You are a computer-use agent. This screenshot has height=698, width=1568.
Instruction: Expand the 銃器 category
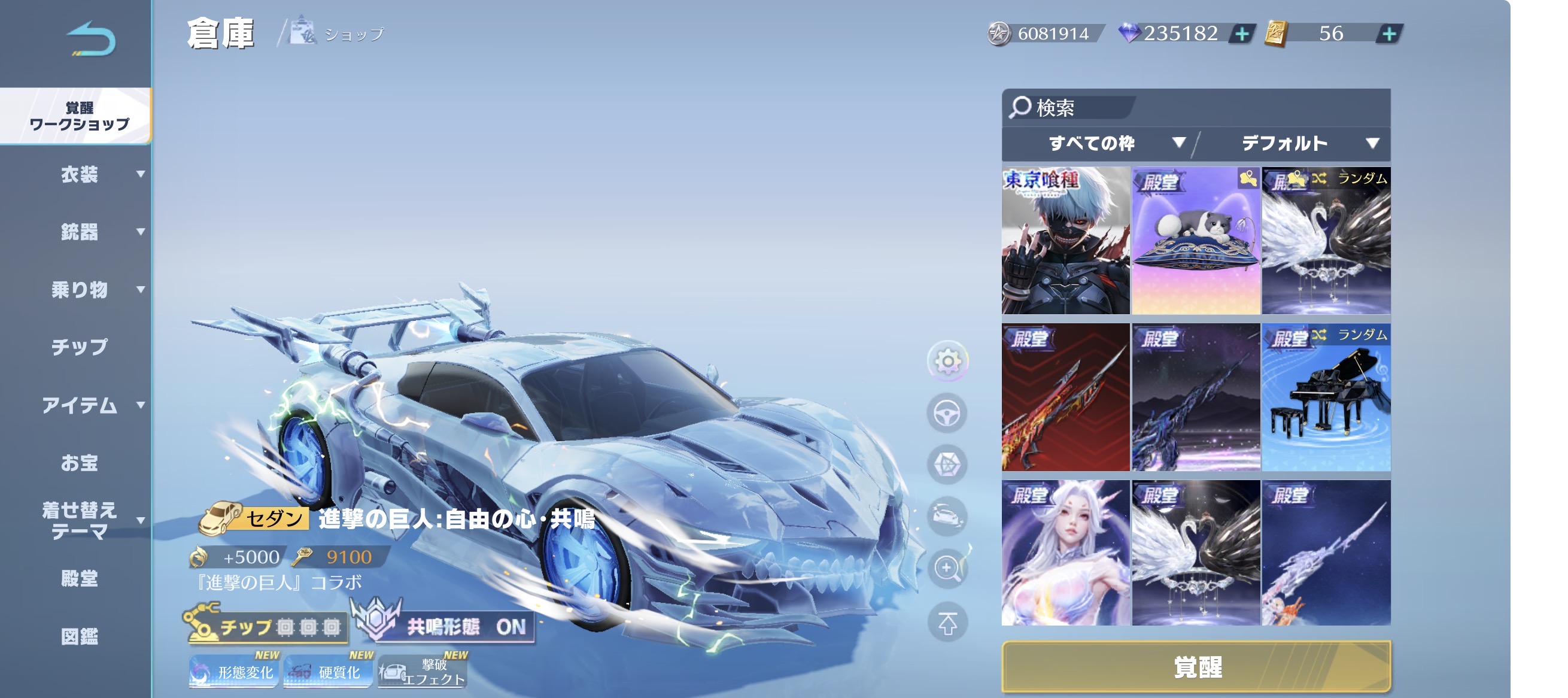tap(79, 232)
